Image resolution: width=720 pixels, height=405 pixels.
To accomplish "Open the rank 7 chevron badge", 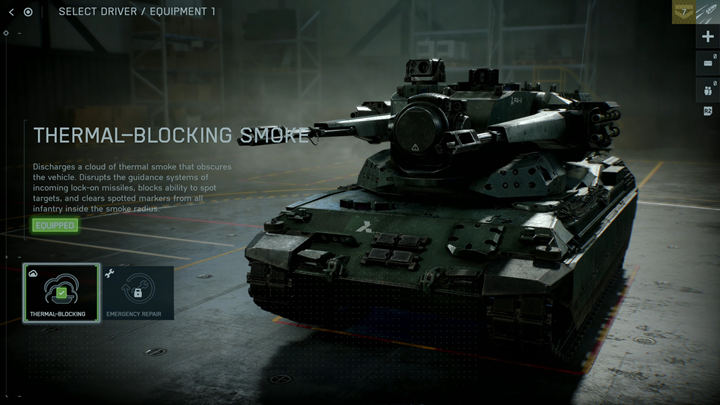I will click(685, 12).
